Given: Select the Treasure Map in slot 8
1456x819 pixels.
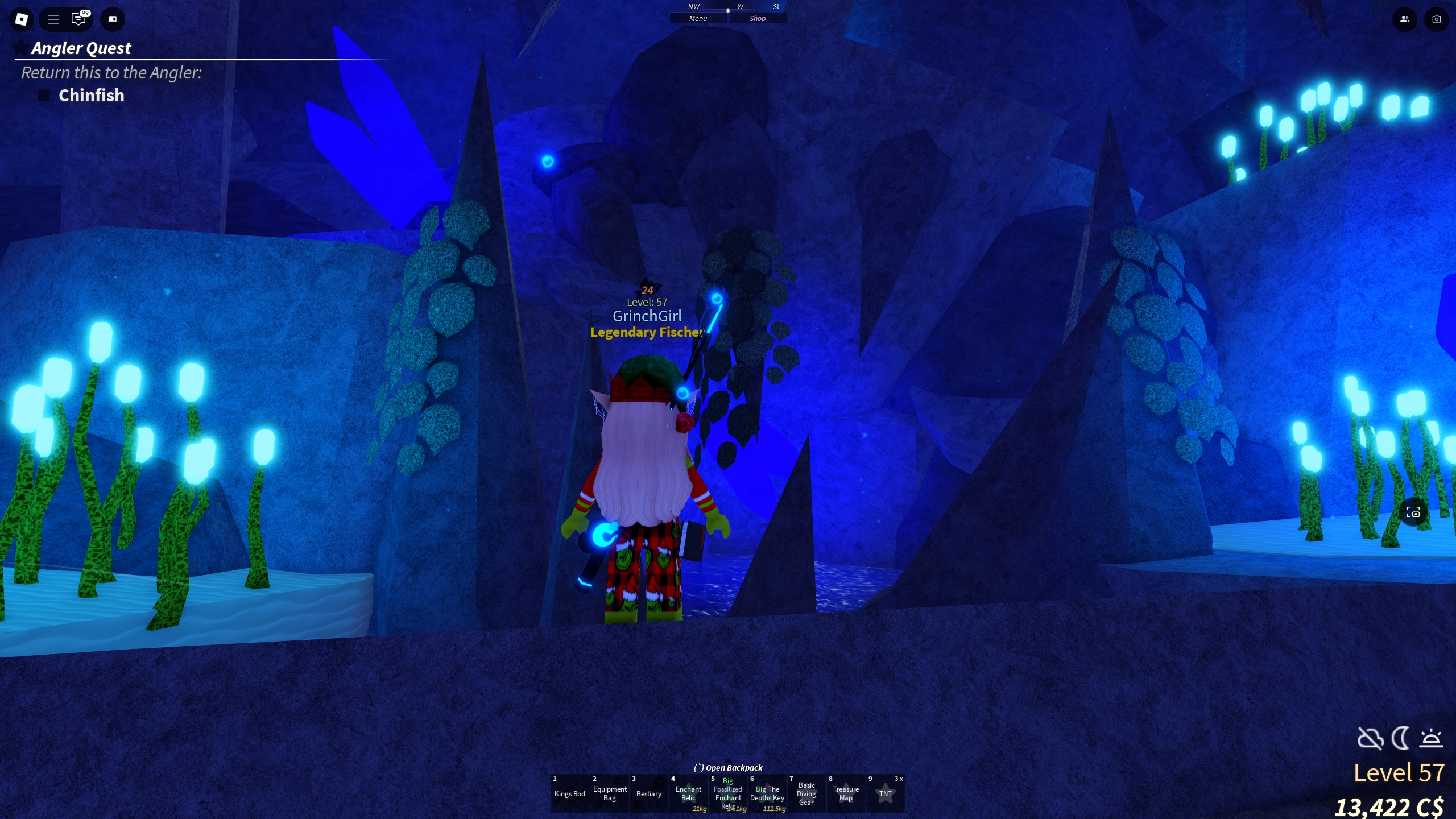Looking at the screenshot, I should (x=846, y=793).
